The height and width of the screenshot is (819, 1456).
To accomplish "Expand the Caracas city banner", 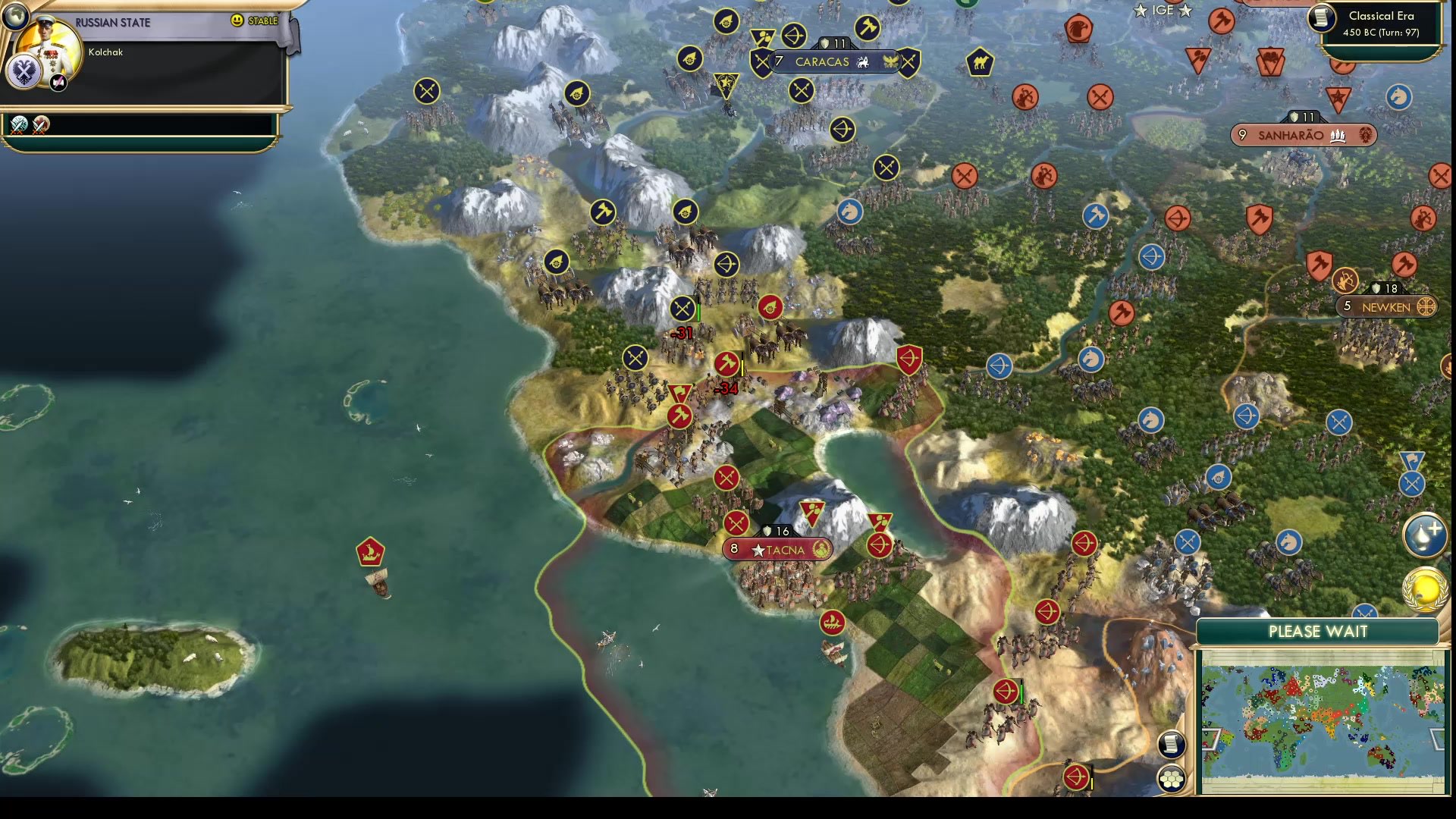I will tap(824, 62).
